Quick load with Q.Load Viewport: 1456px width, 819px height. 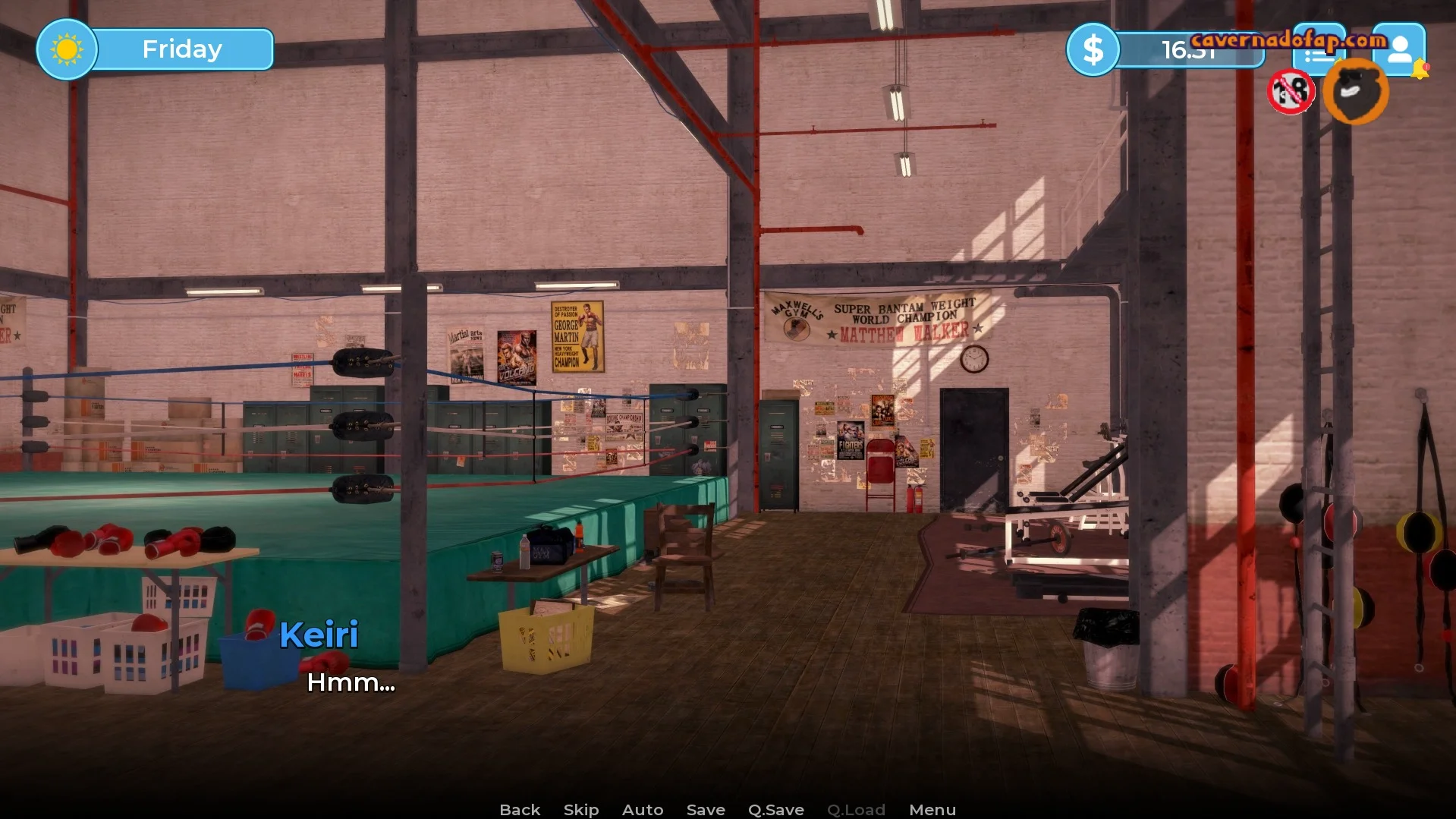coord(856,810)
